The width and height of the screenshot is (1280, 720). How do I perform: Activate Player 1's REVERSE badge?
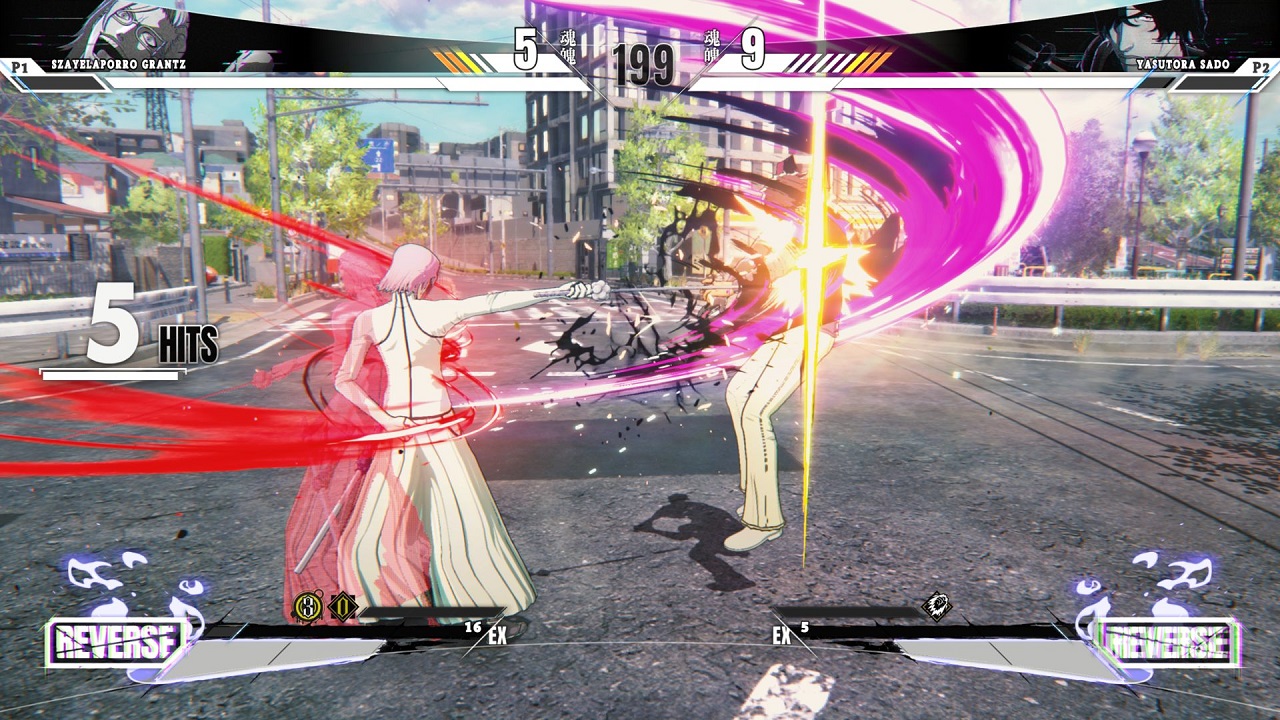click(x=117, y=643)
